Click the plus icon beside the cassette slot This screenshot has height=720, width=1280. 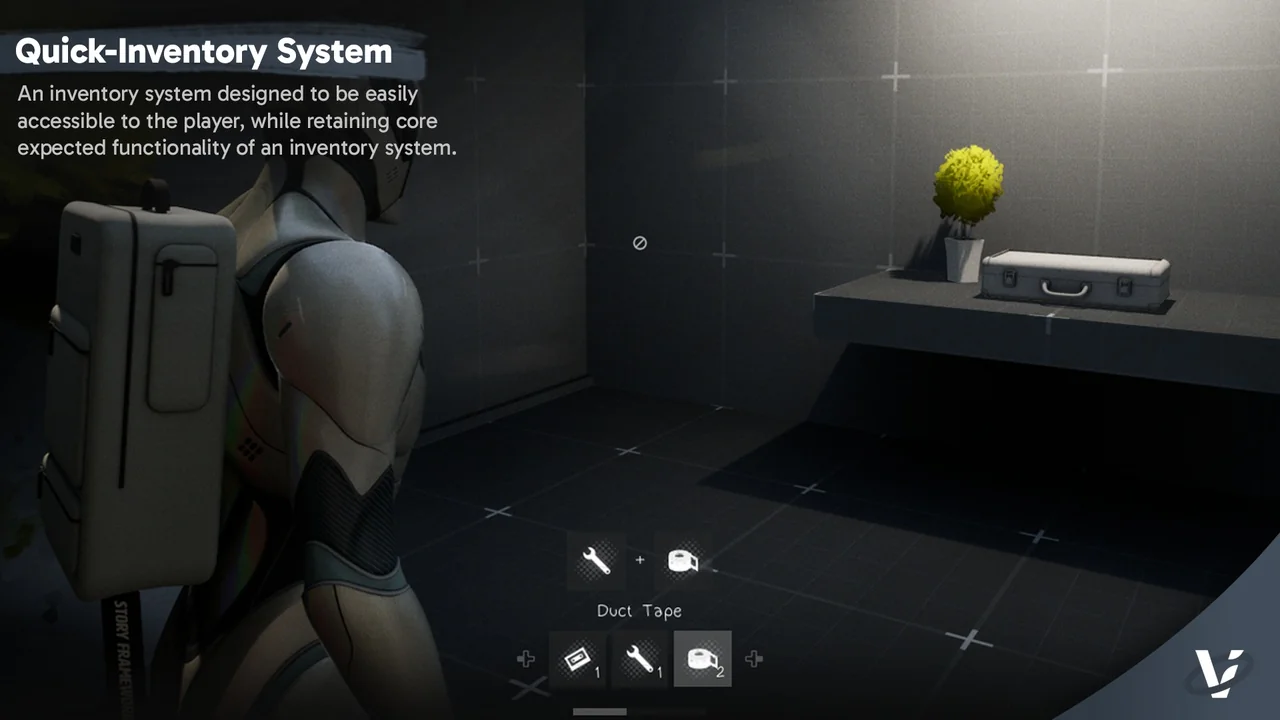525,659
